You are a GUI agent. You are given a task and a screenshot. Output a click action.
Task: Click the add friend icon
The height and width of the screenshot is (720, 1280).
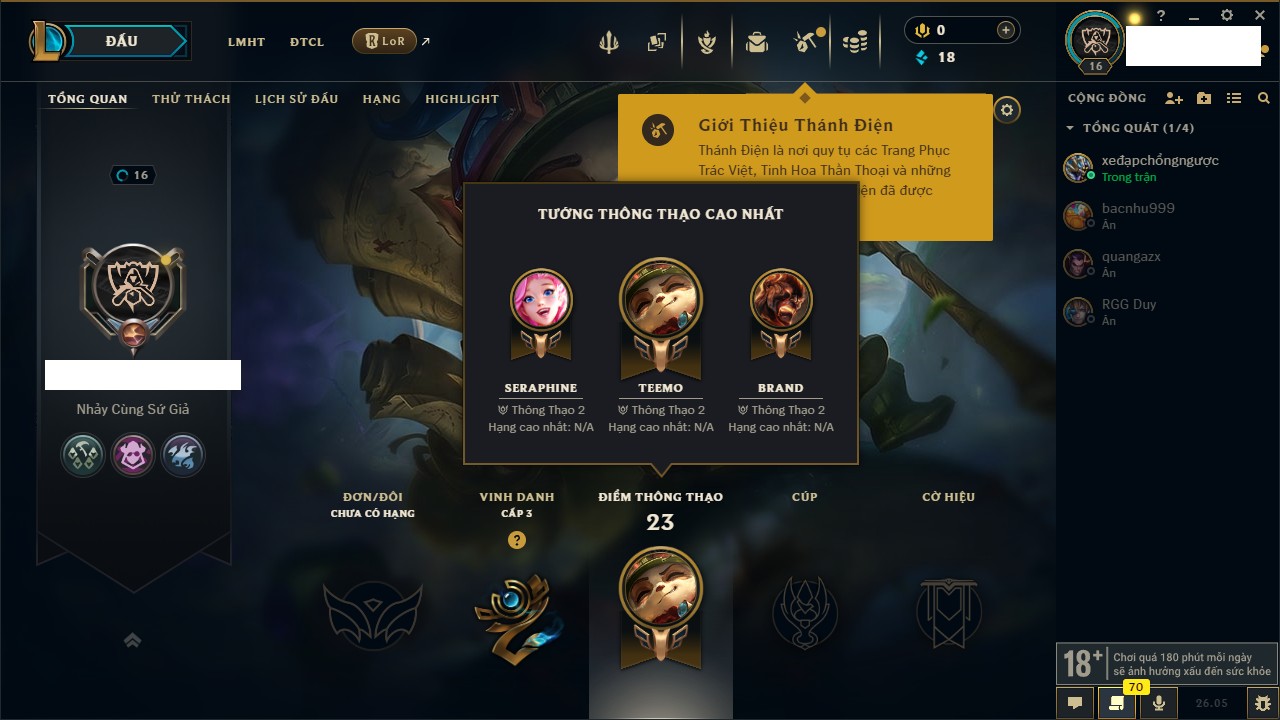[x=1174, y=98]
